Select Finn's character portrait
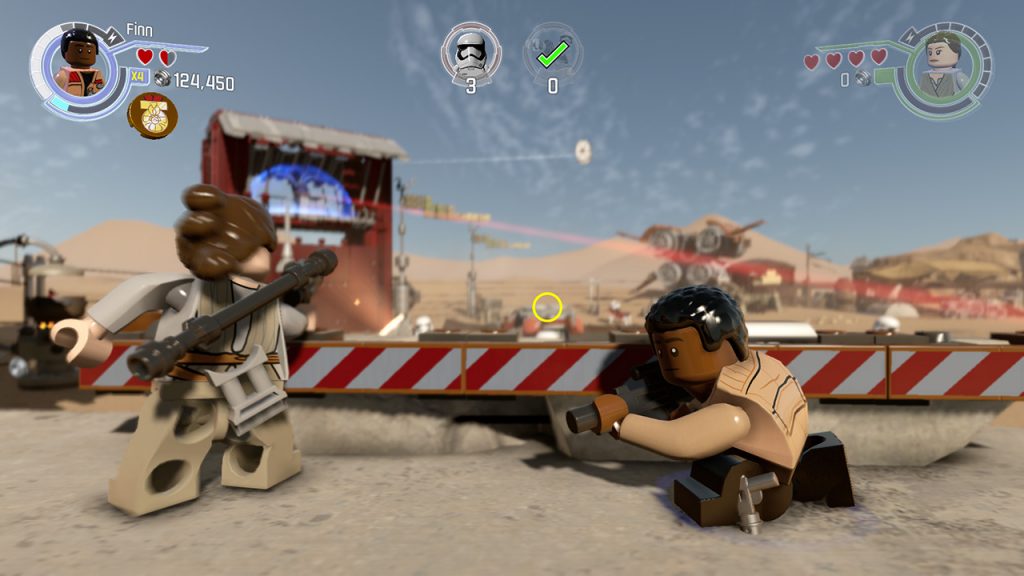This screenshot has height=576, width=1024. click(79, 64)
